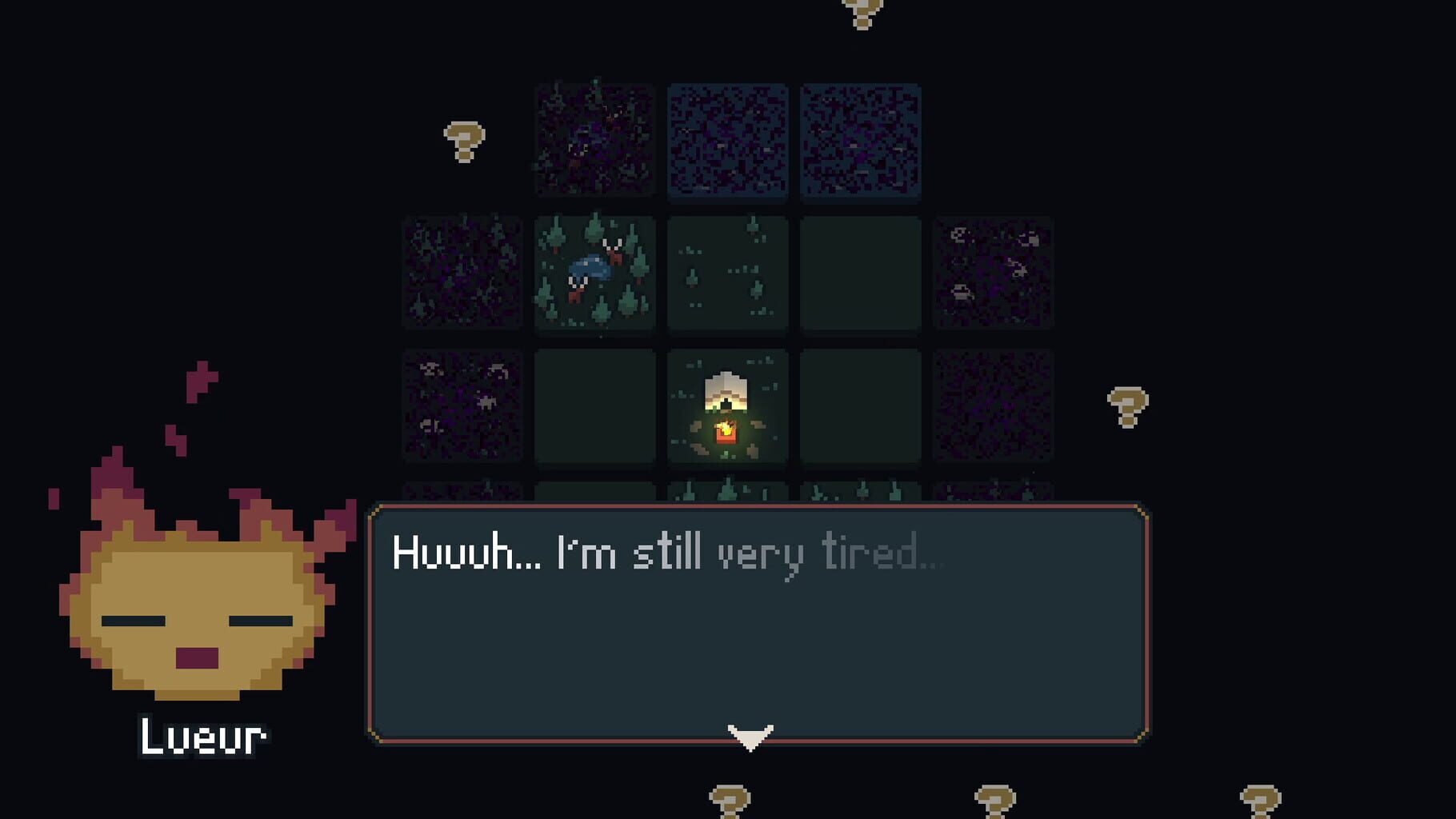Click the question mark near the left edge
This screenshot has height=819, width=1456.
(464, 140)
